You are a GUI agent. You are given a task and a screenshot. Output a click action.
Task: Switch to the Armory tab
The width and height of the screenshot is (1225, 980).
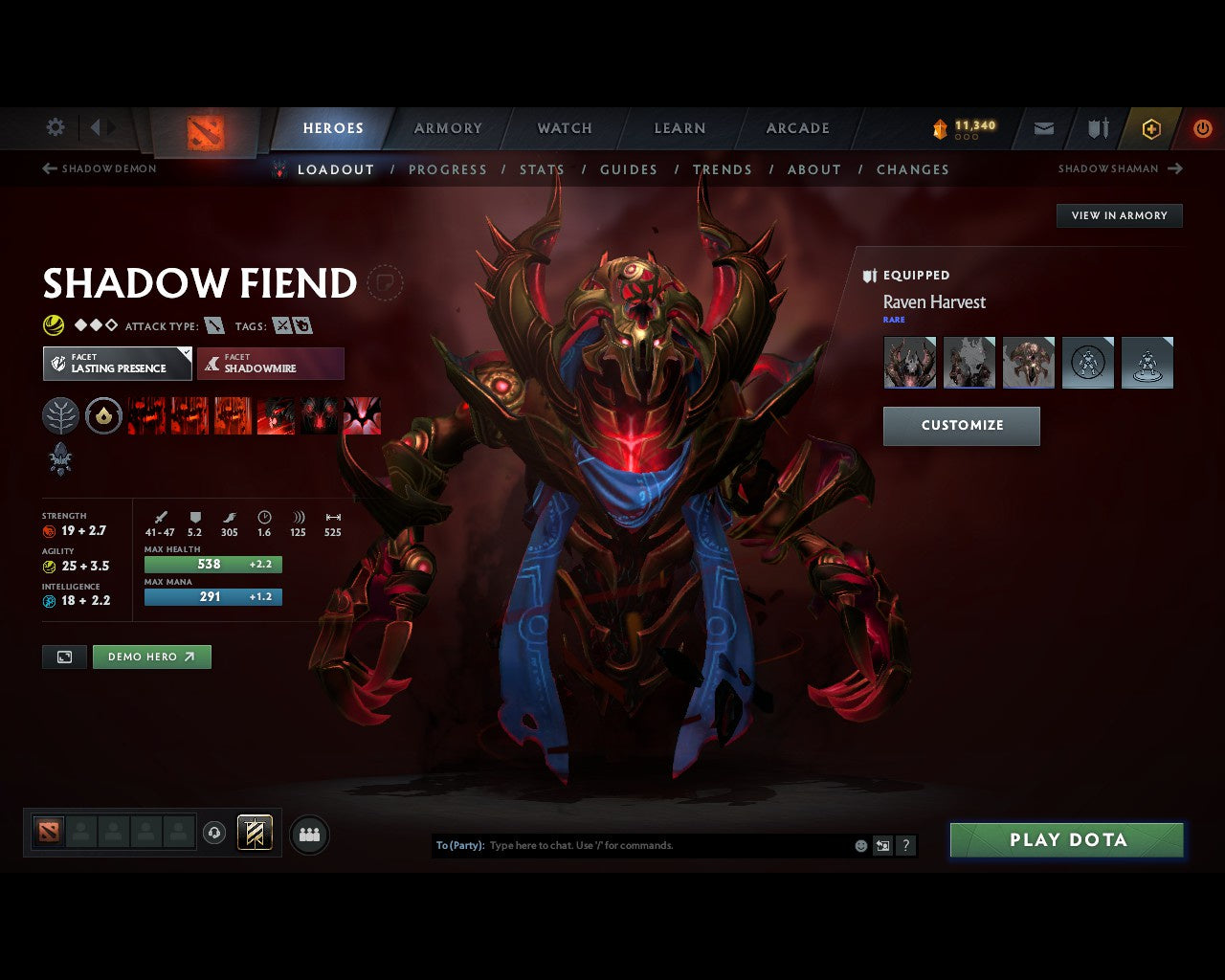point(447,127)
